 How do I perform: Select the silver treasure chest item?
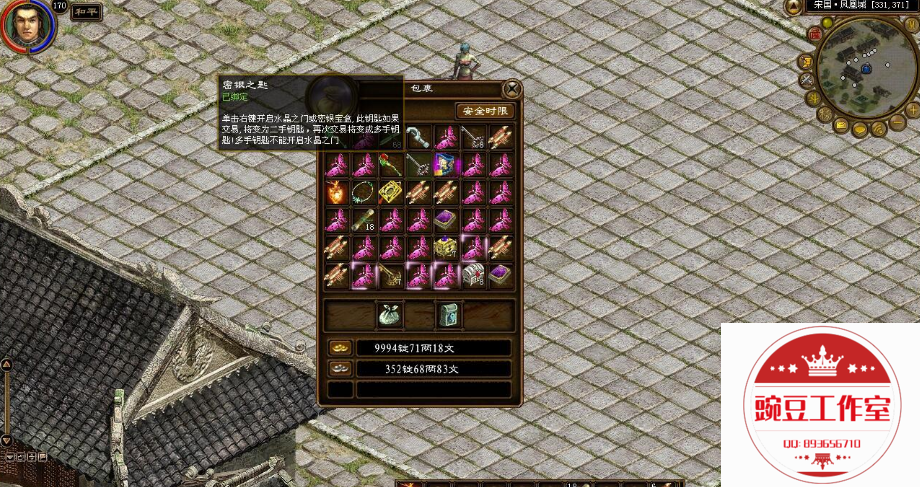point(473,273)
